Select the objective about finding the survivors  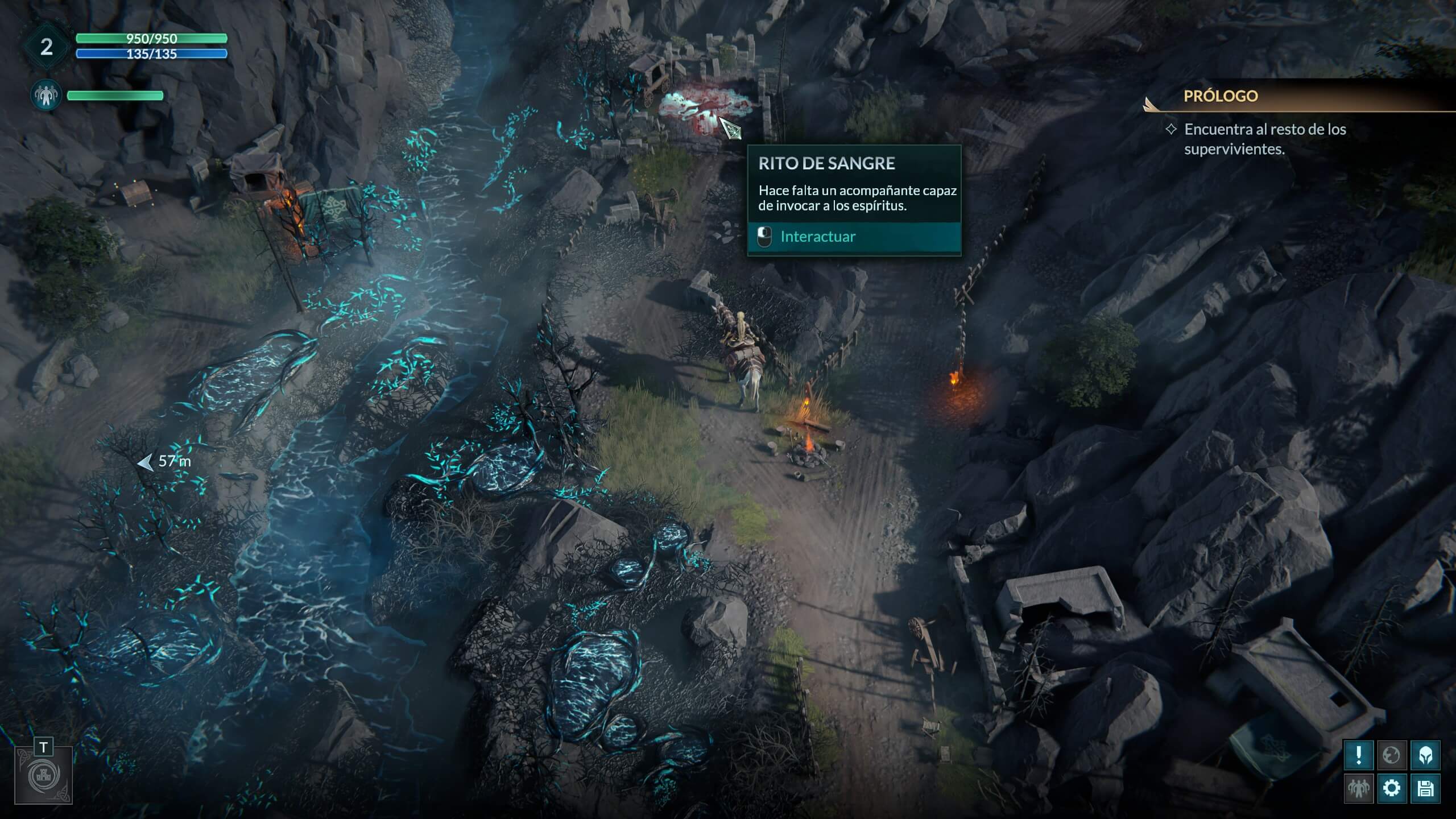pos(1264,139)
